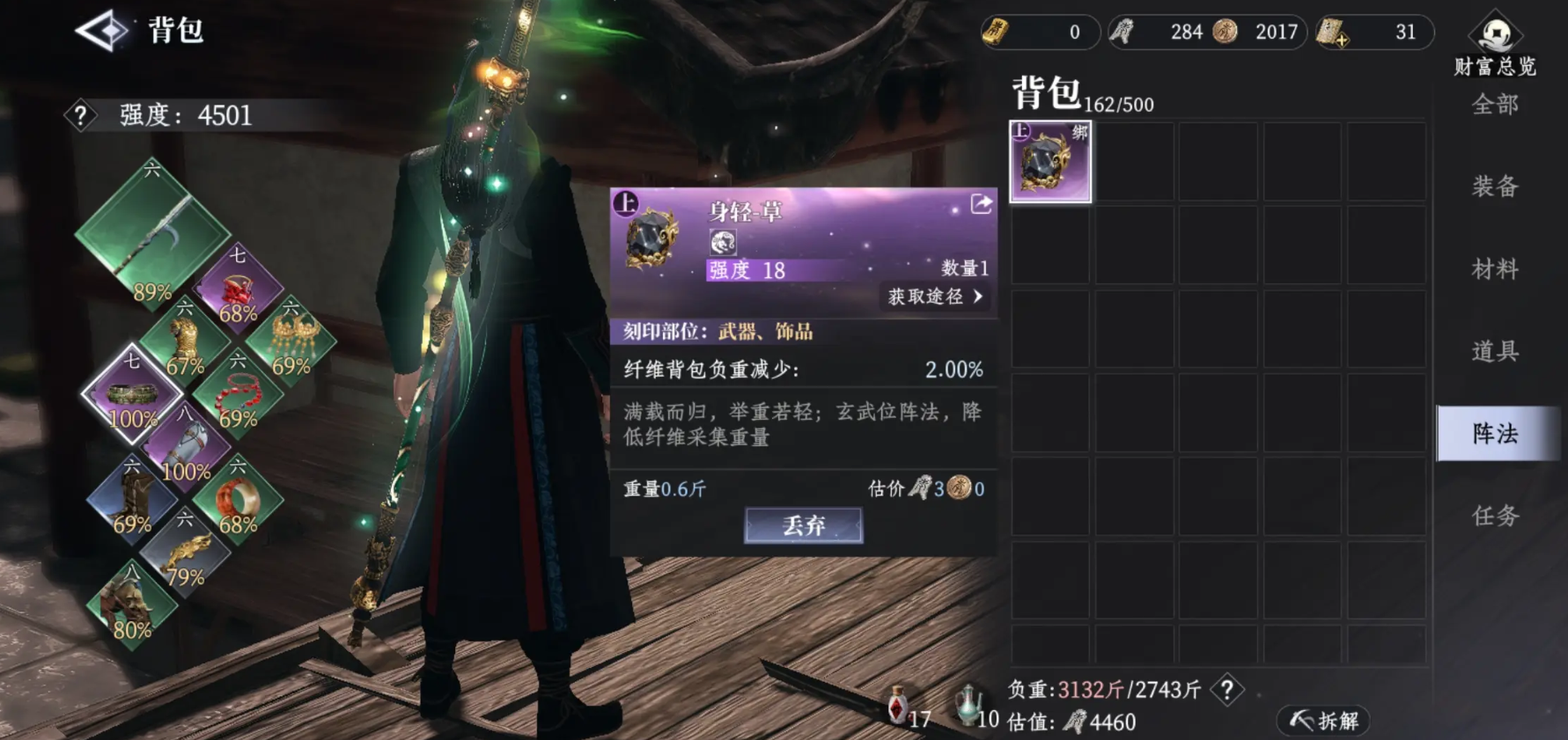Viewport: 1568px width, 740px height.
Task: Open the 材料 category tab
Action: tap(1494, 268)
